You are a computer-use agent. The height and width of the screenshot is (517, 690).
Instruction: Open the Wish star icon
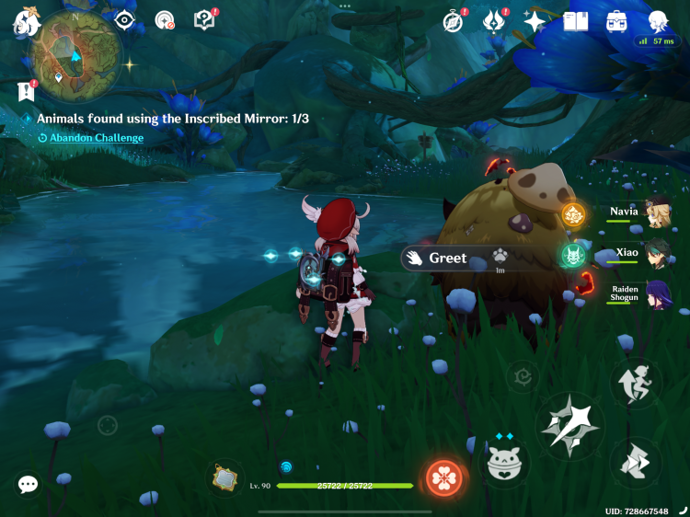tap(535, 21)
